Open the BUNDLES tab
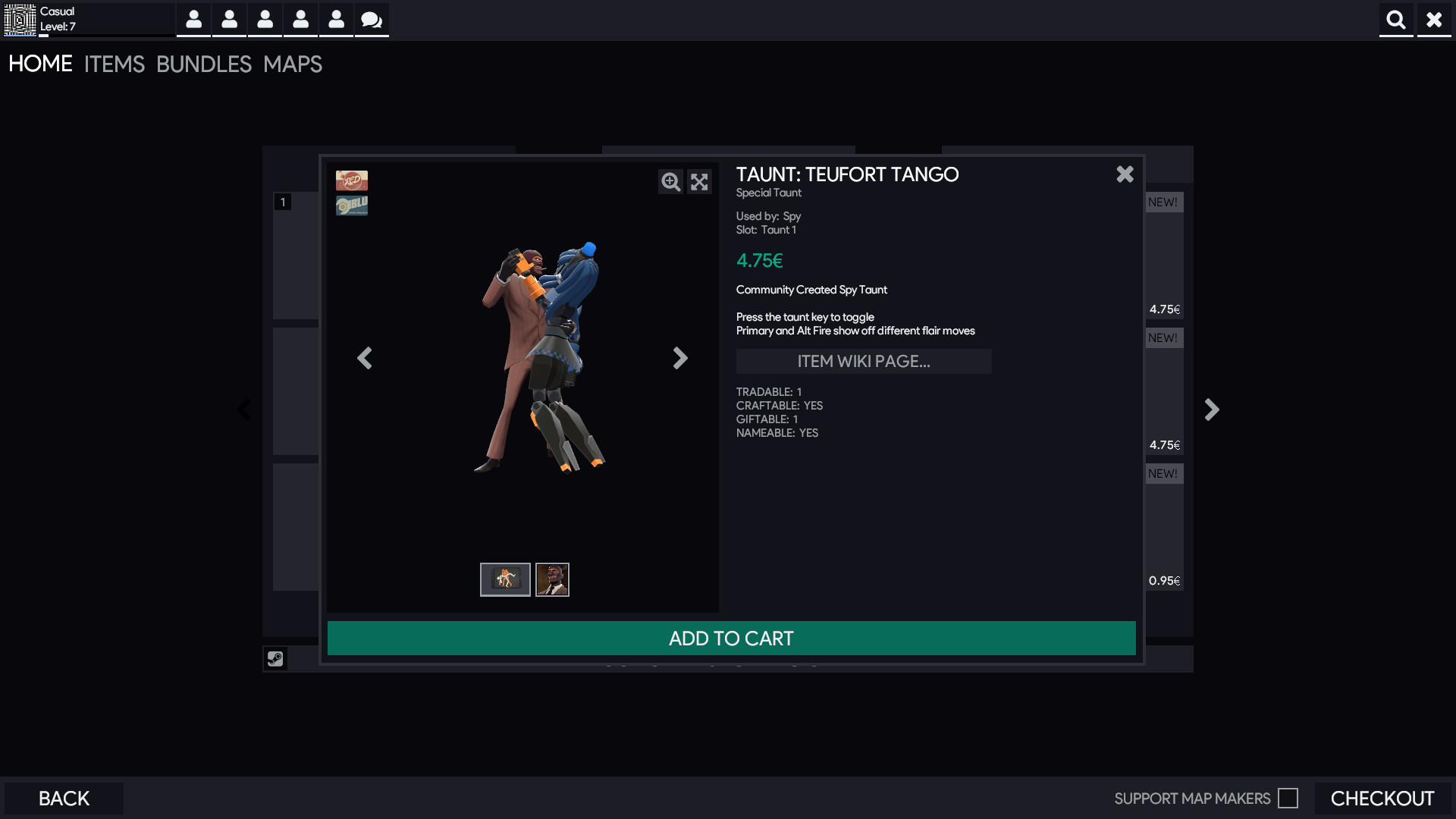The width and height of the screenshot is (1456, 819). (204, 64)
